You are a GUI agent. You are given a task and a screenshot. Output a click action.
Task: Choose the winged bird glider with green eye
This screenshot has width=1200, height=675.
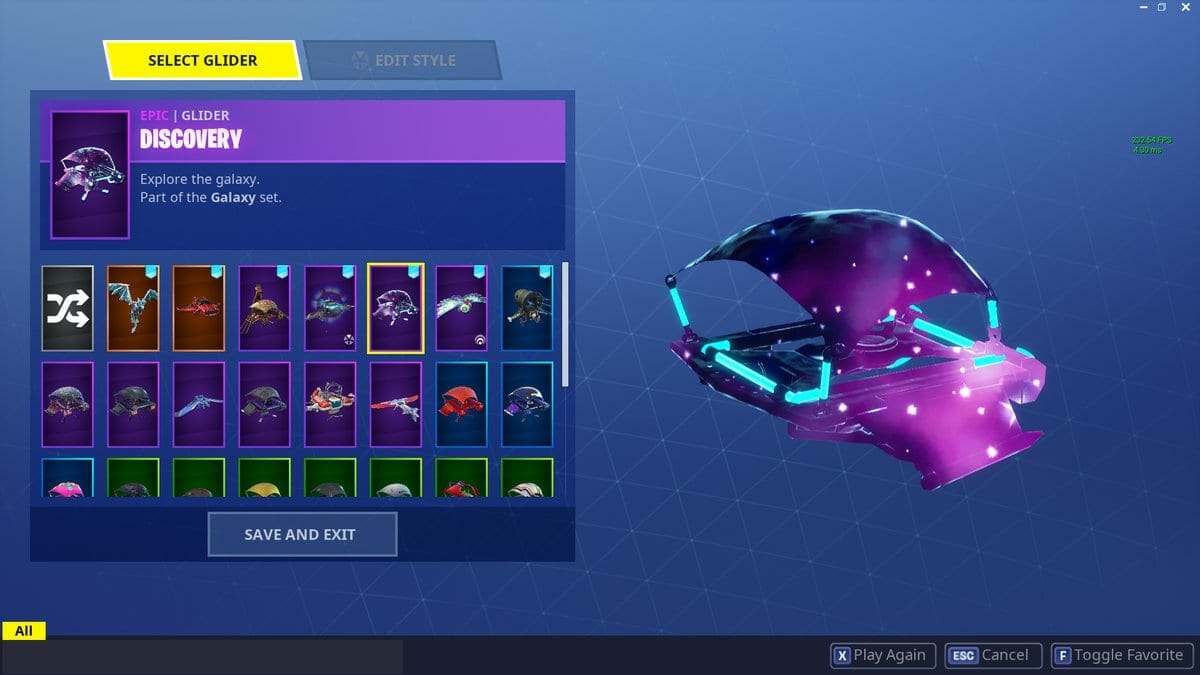(461, 308)
